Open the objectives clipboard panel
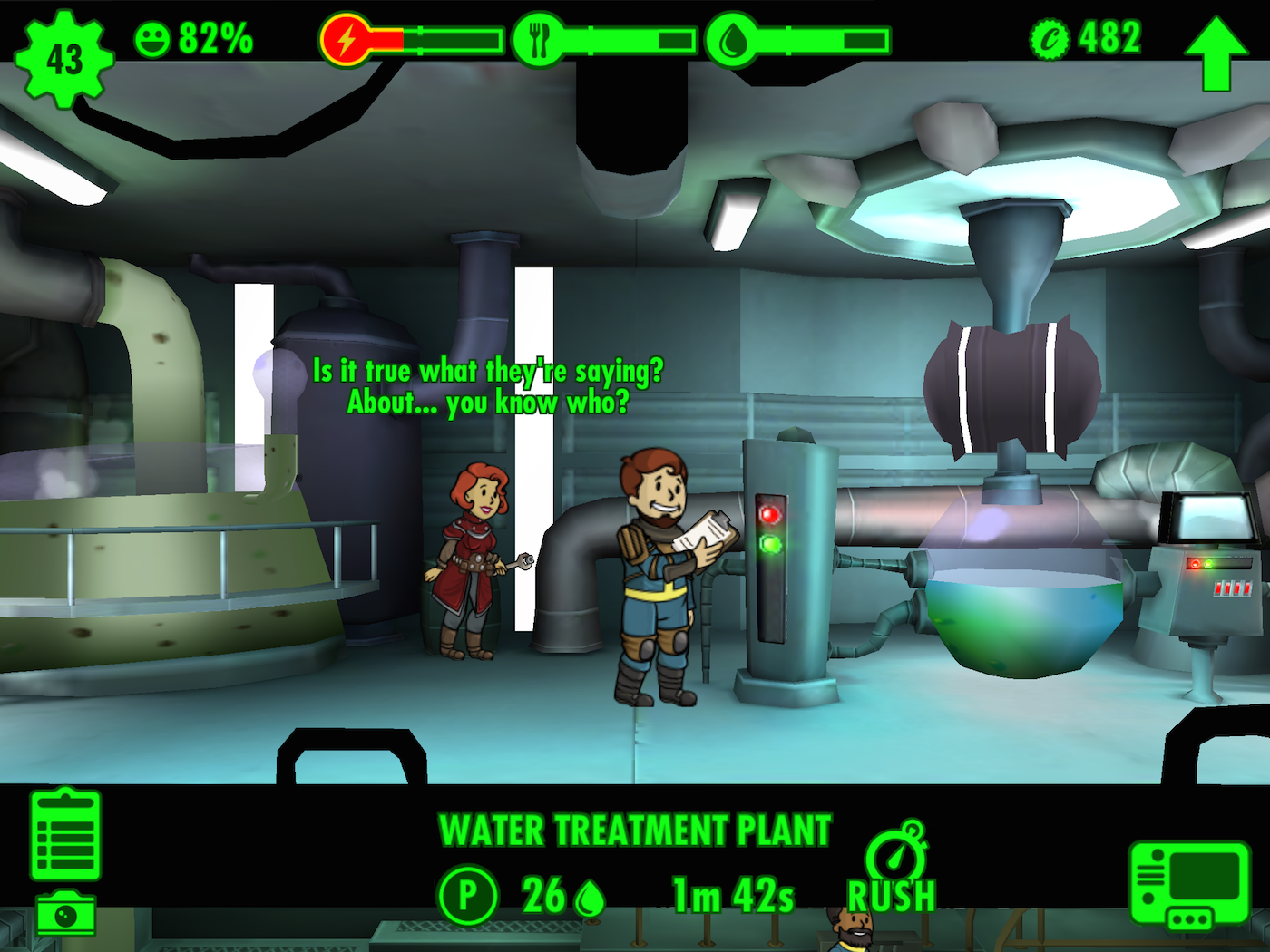The image size is (1270, 952). click(x=66, y=834)
